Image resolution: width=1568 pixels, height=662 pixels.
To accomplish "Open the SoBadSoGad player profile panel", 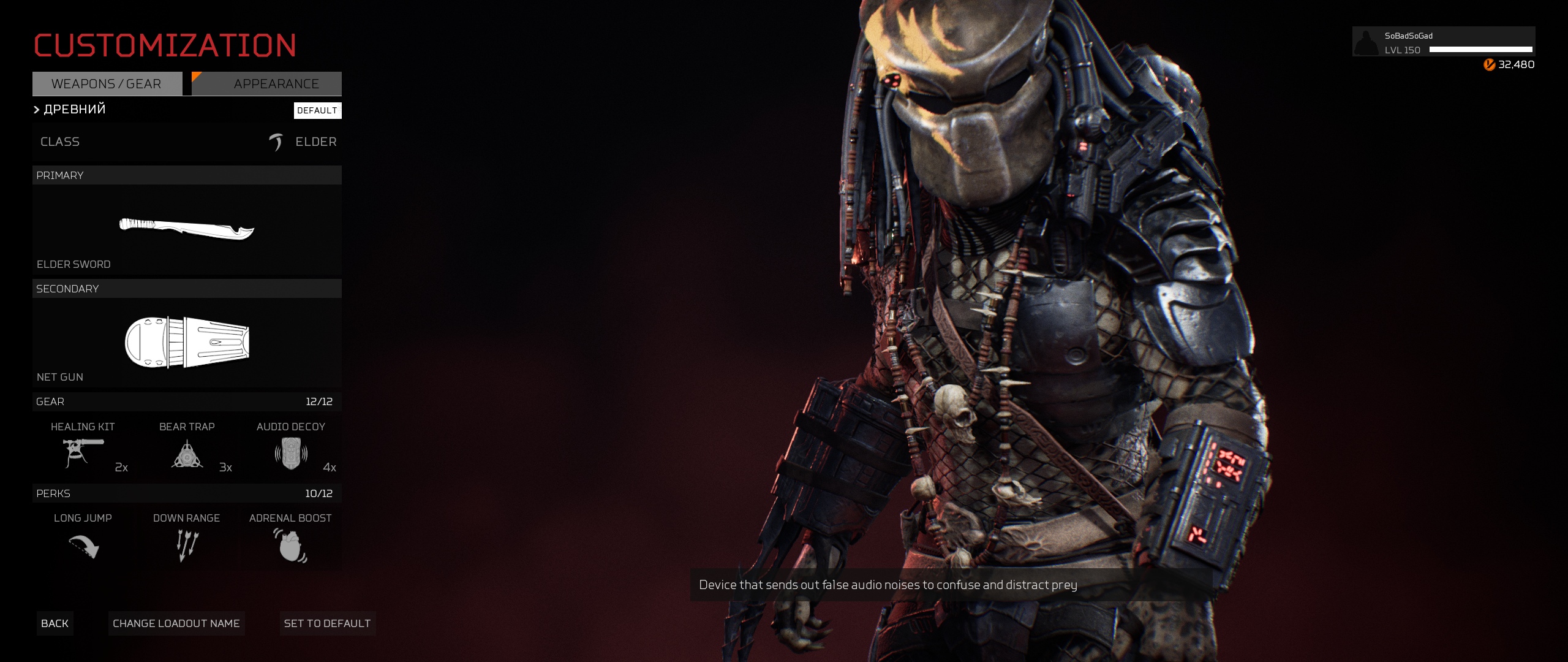I will [1443, 42].
